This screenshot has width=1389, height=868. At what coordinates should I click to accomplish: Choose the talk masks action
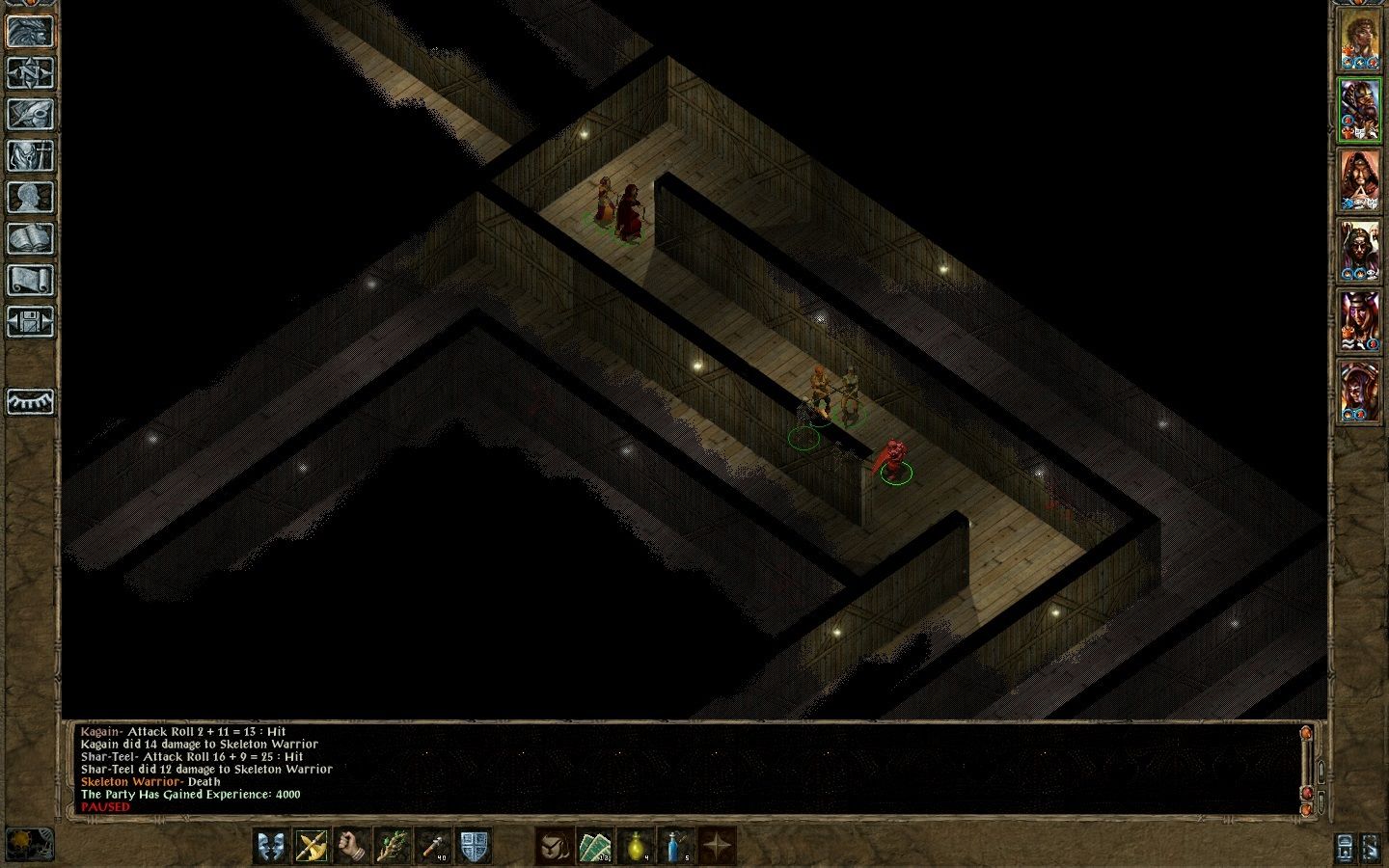click(272, 846)
